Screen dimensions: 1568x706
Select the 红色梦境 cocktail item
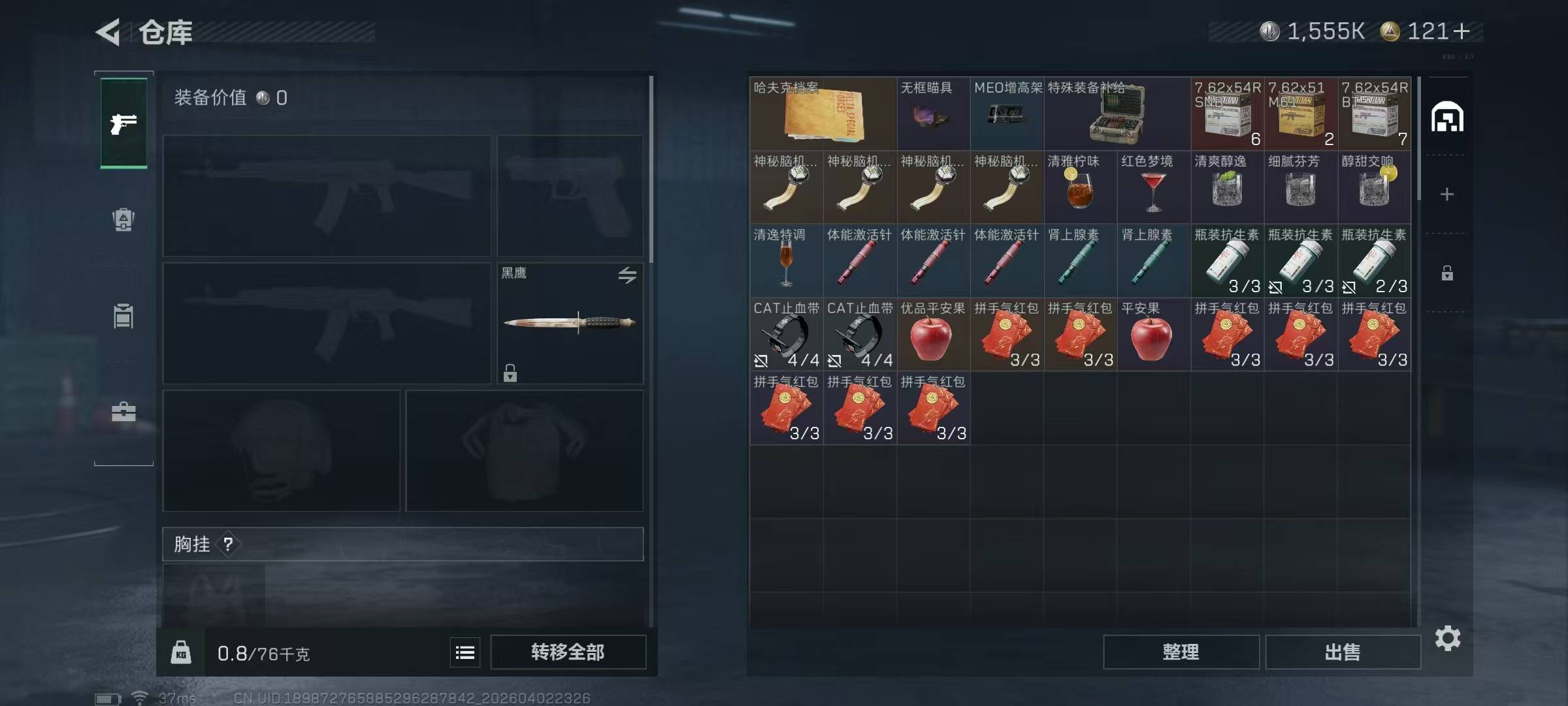pyautogui.click(x=1153, y=188)
